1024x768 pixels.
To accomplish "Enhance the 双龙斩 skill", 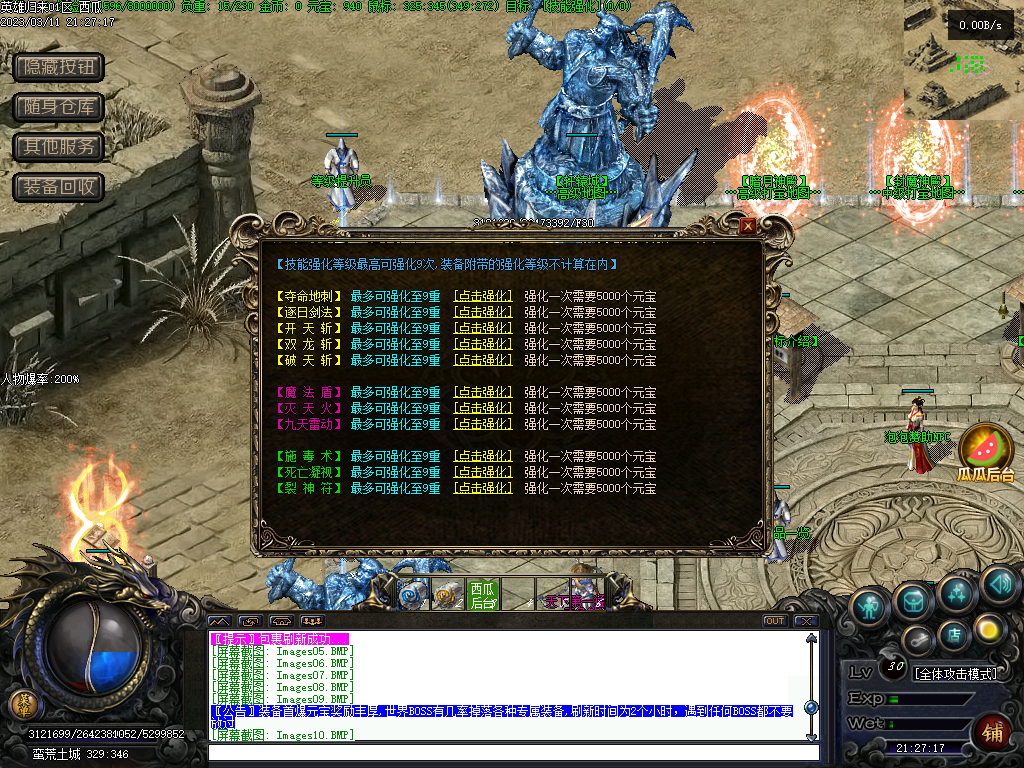I will click(x=483, y=344).
